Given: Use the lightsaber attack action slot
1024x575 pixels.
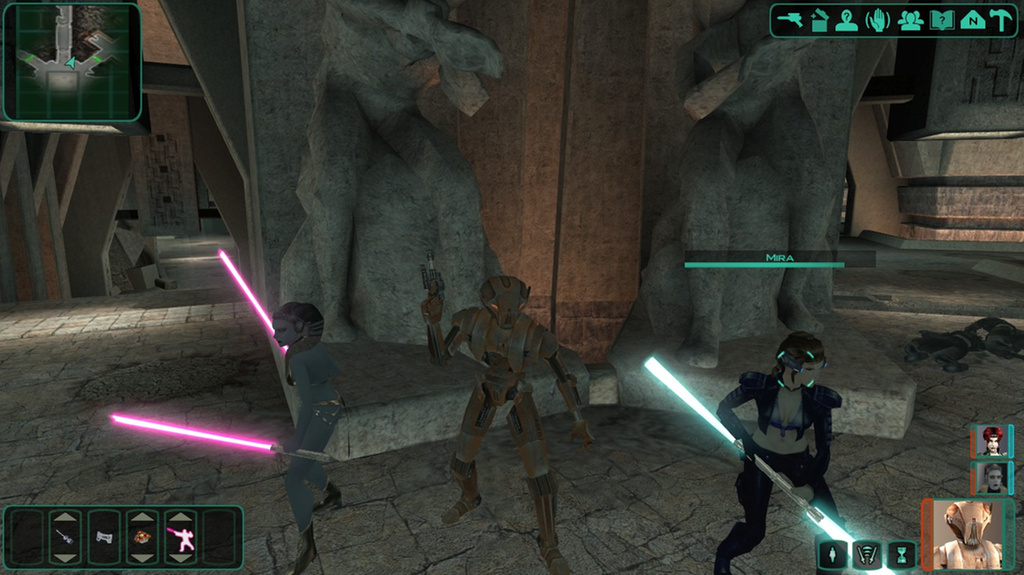Looking at the screenshot, I should (180, 538).
